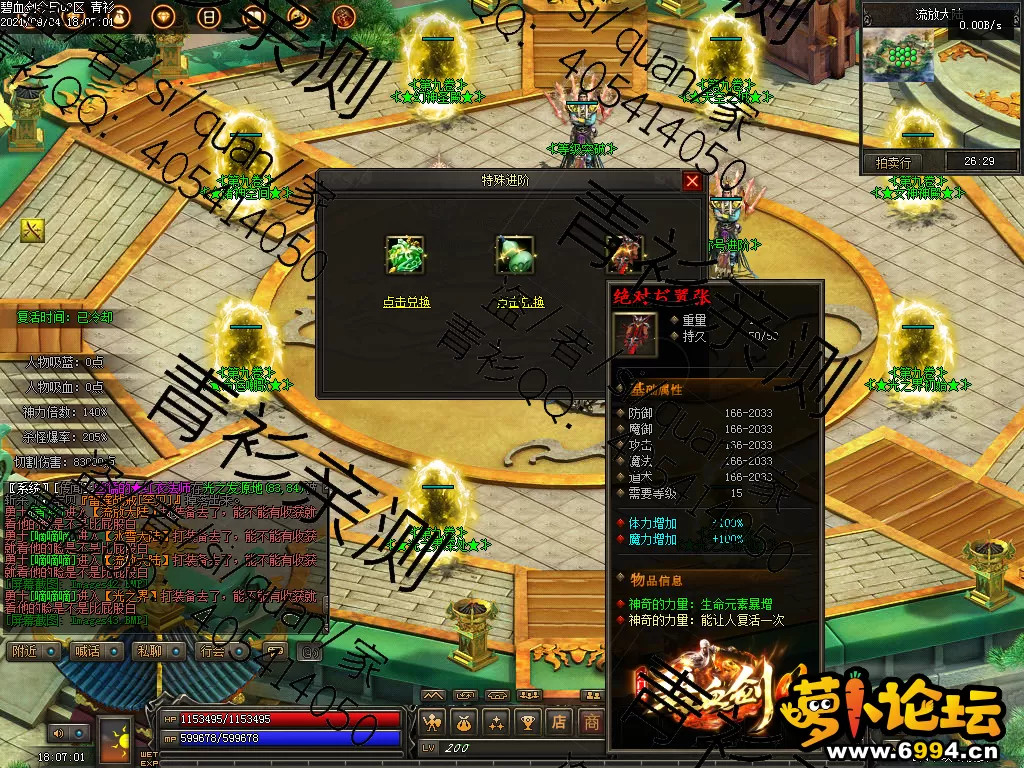This screenshot has height=768, width=1024.
Task: Click the yellow buff icon on left edge
Action: (32, 230)
